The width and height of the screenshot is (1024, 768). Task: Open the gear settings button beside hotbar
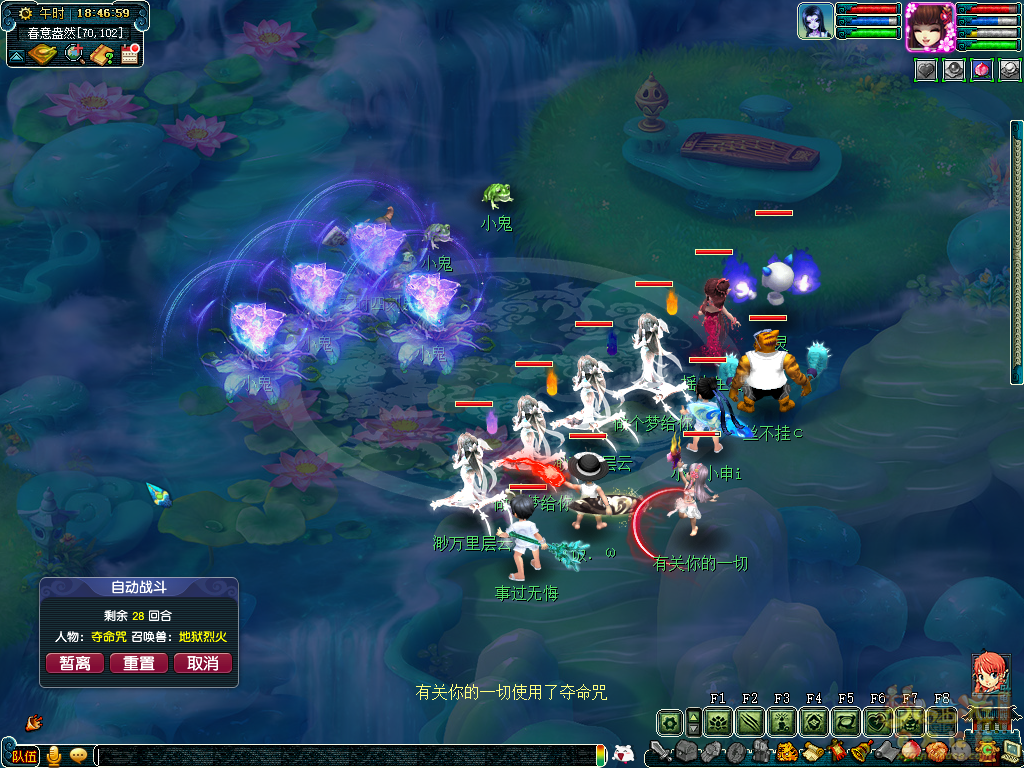point(669,721)
